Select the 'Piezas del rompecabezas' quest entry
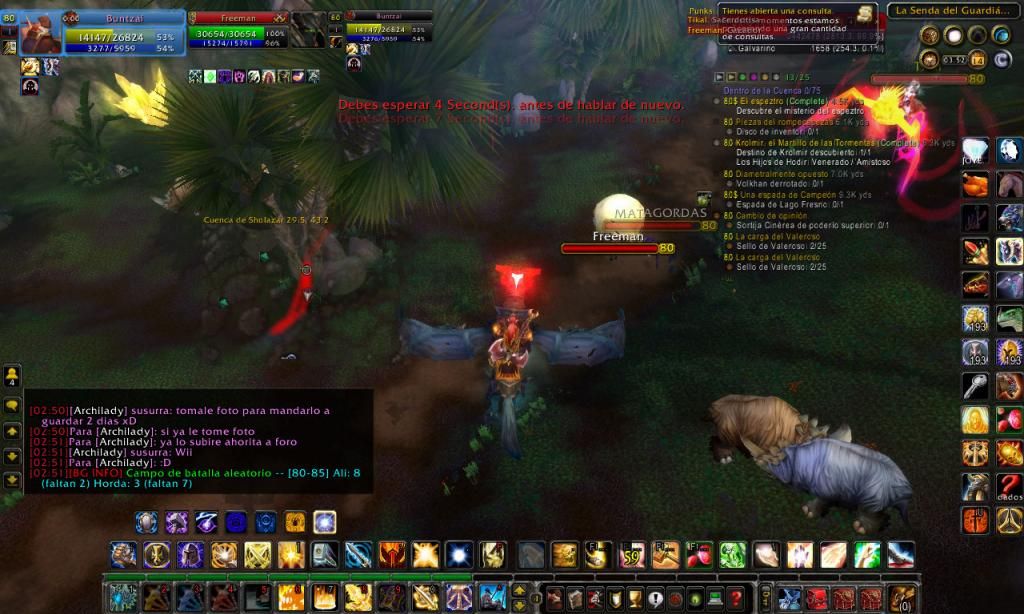1024x614 pixels. (x=785, y=121)
